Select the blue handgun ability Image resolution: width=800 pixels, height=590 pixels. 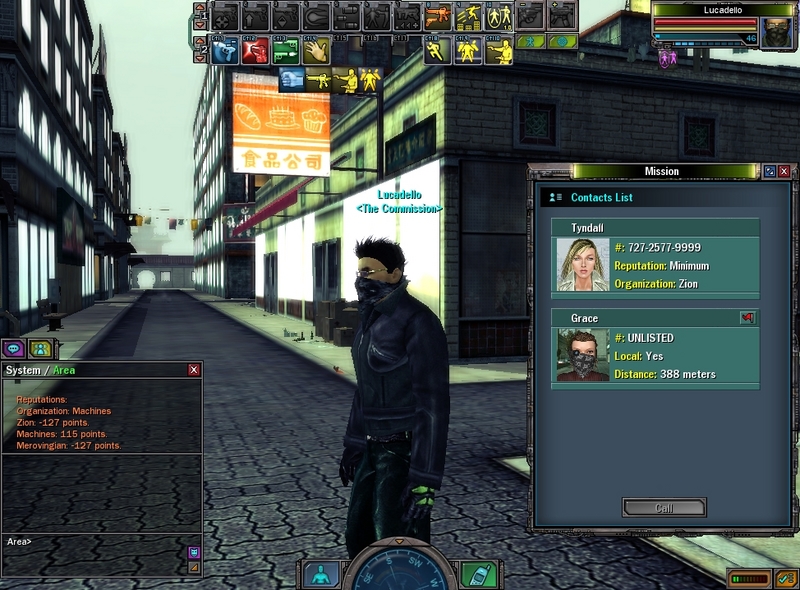[x=225, y=49]
